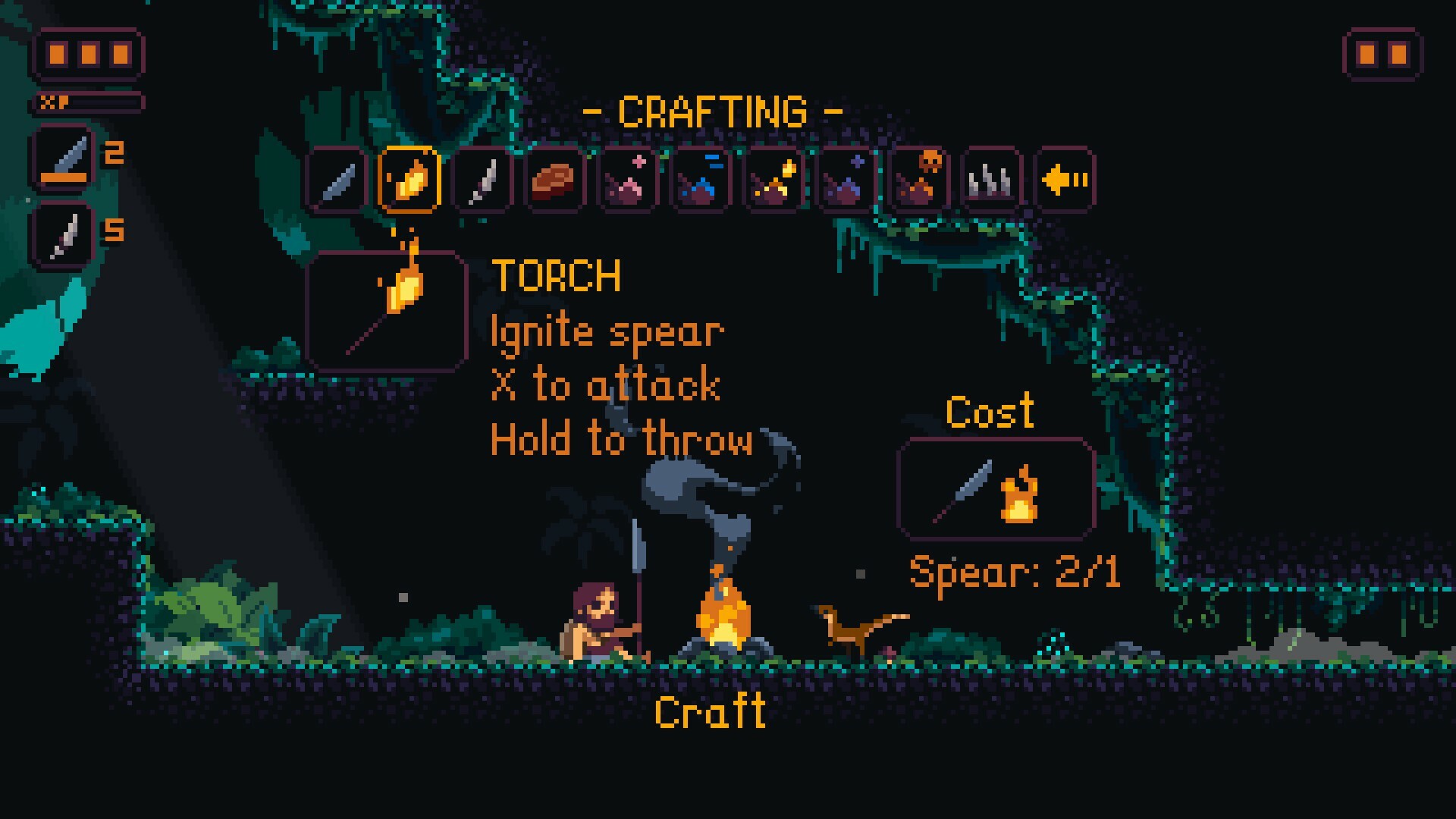Select the flaming potion recipe

coord(774,179)
